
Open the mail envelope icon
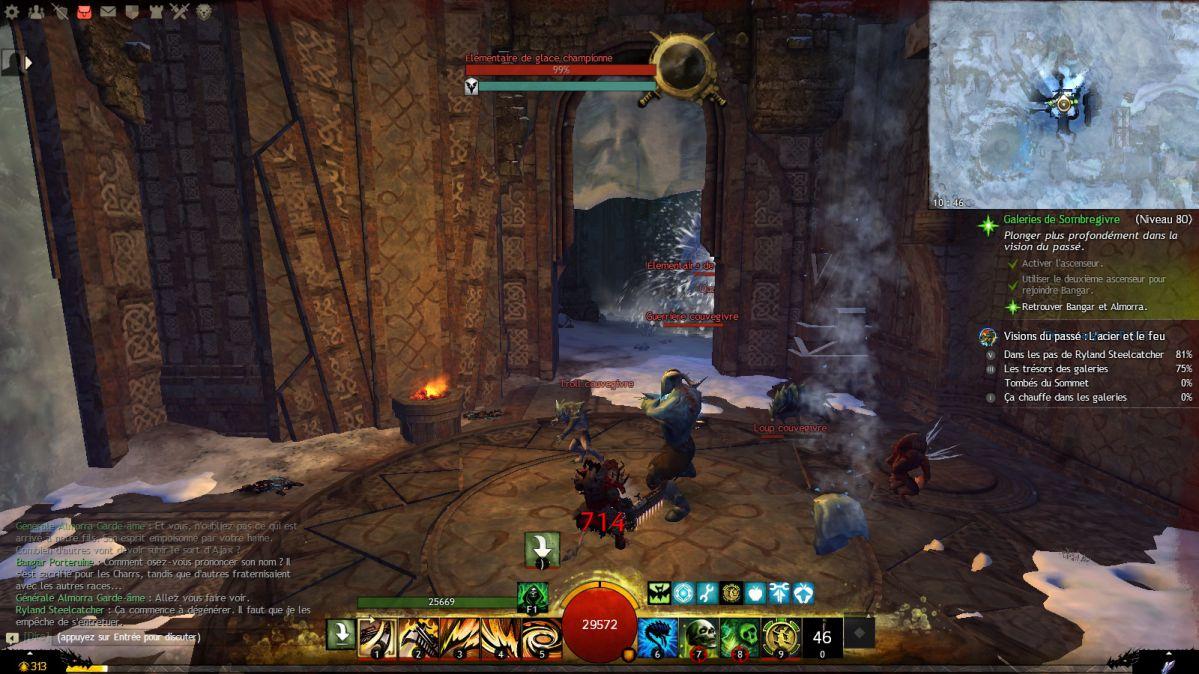coord(108,12)
